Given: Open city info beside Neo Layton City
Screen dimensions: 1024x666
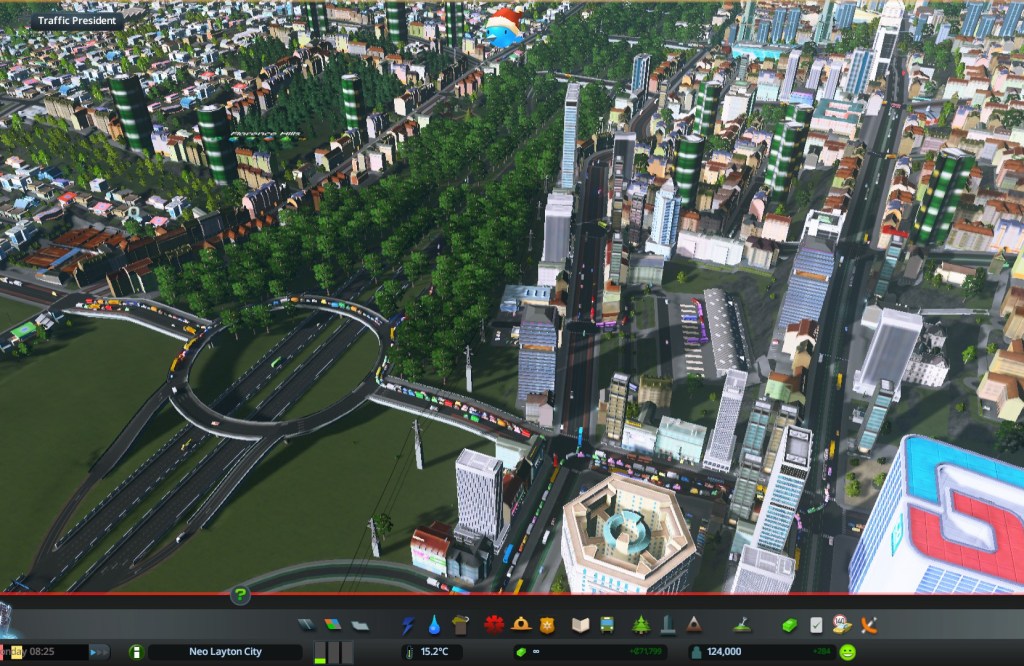Looking at the screenshot, I should click(136, 652).
